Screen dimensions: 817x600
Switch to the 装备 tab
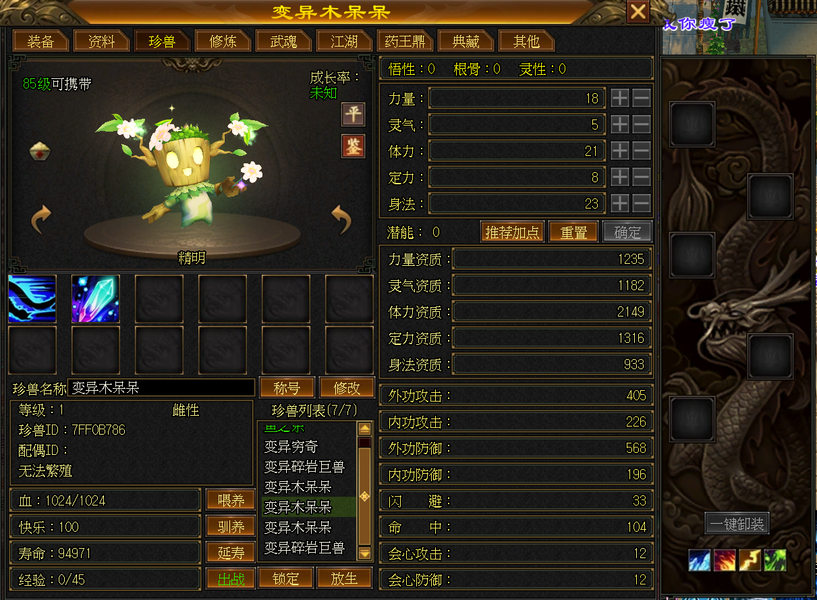[x=40, y=41]
